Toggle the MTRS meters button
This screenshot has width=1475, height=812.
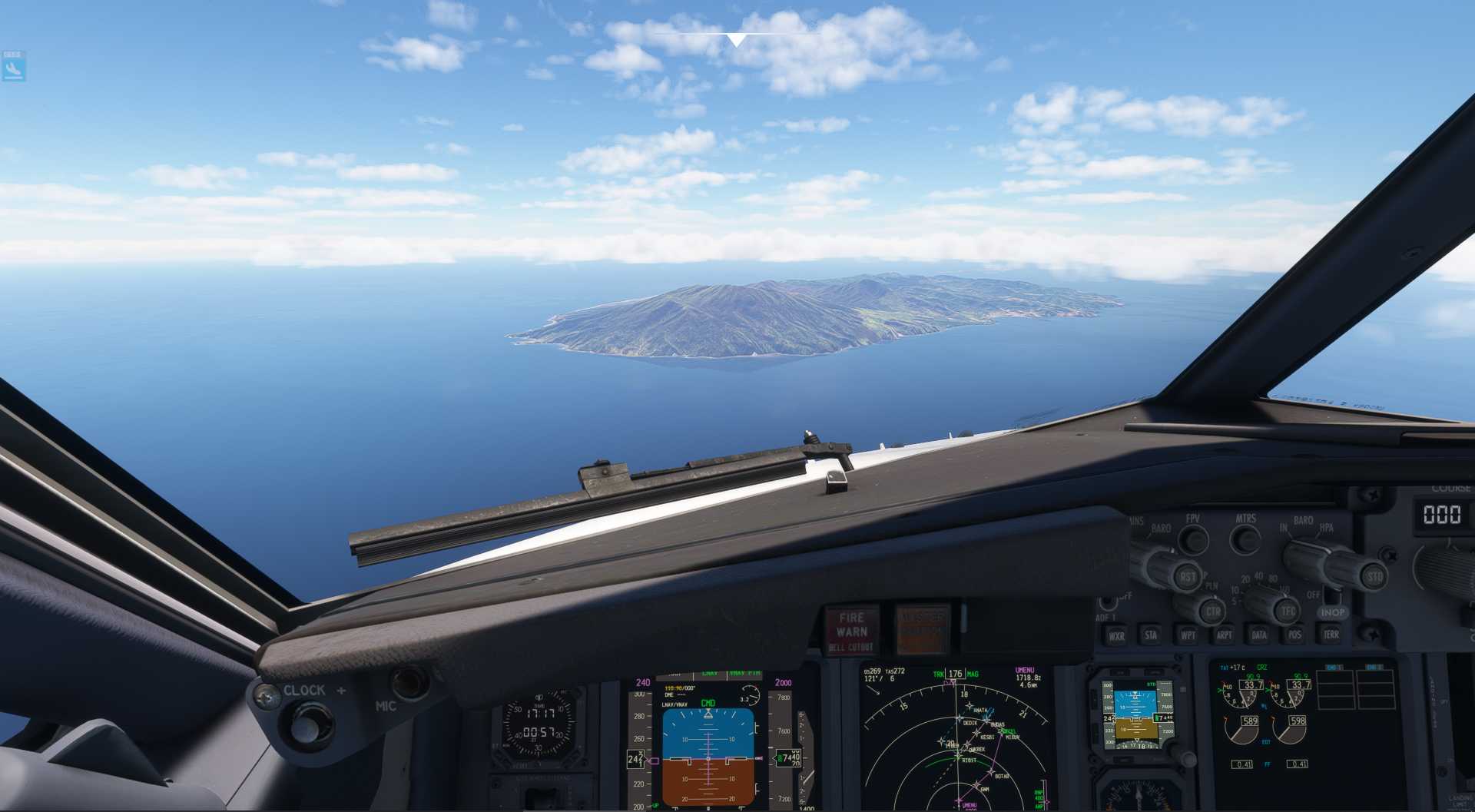point(1245,540)
